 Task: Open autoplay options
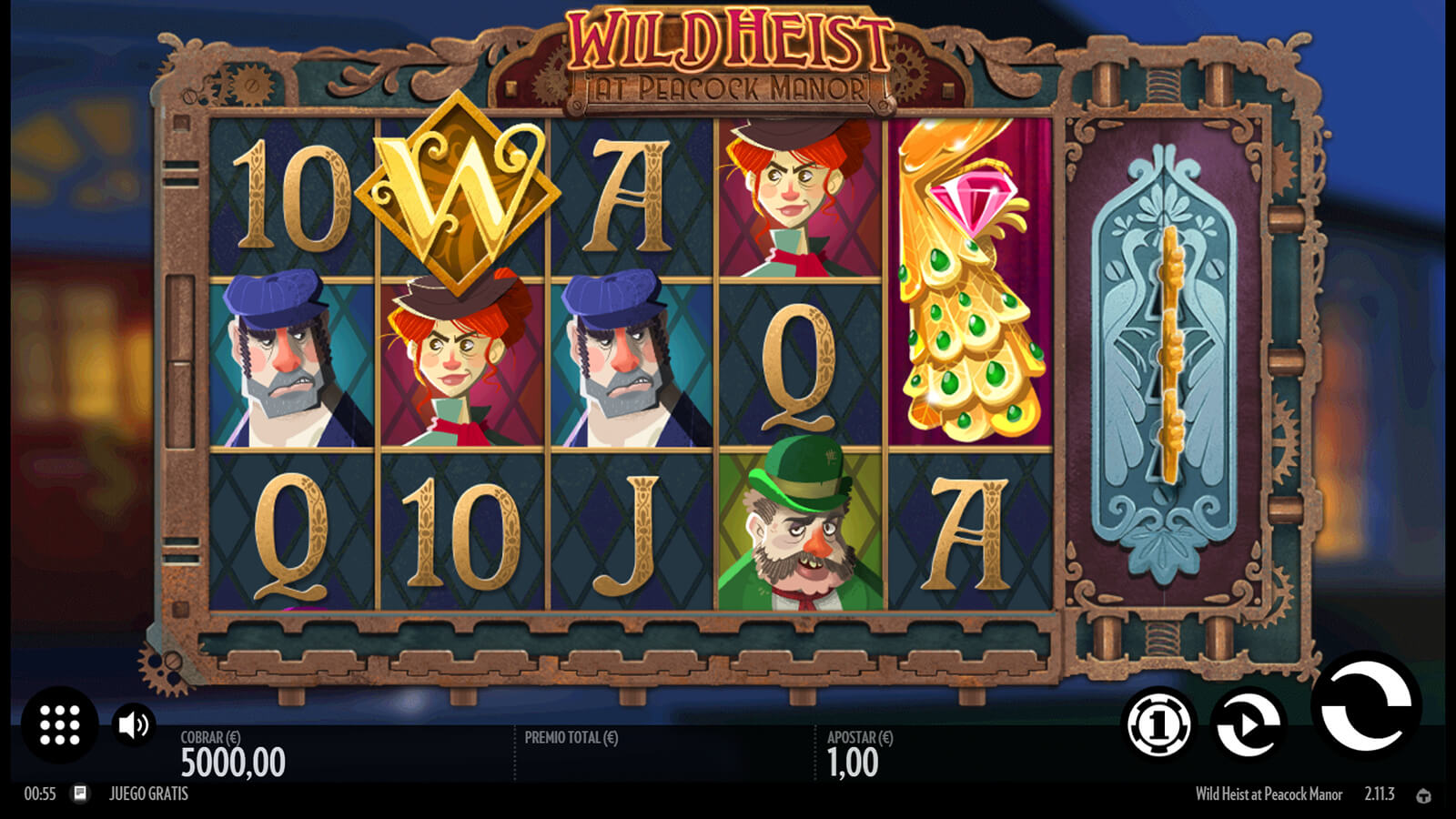coord(1249,724)
